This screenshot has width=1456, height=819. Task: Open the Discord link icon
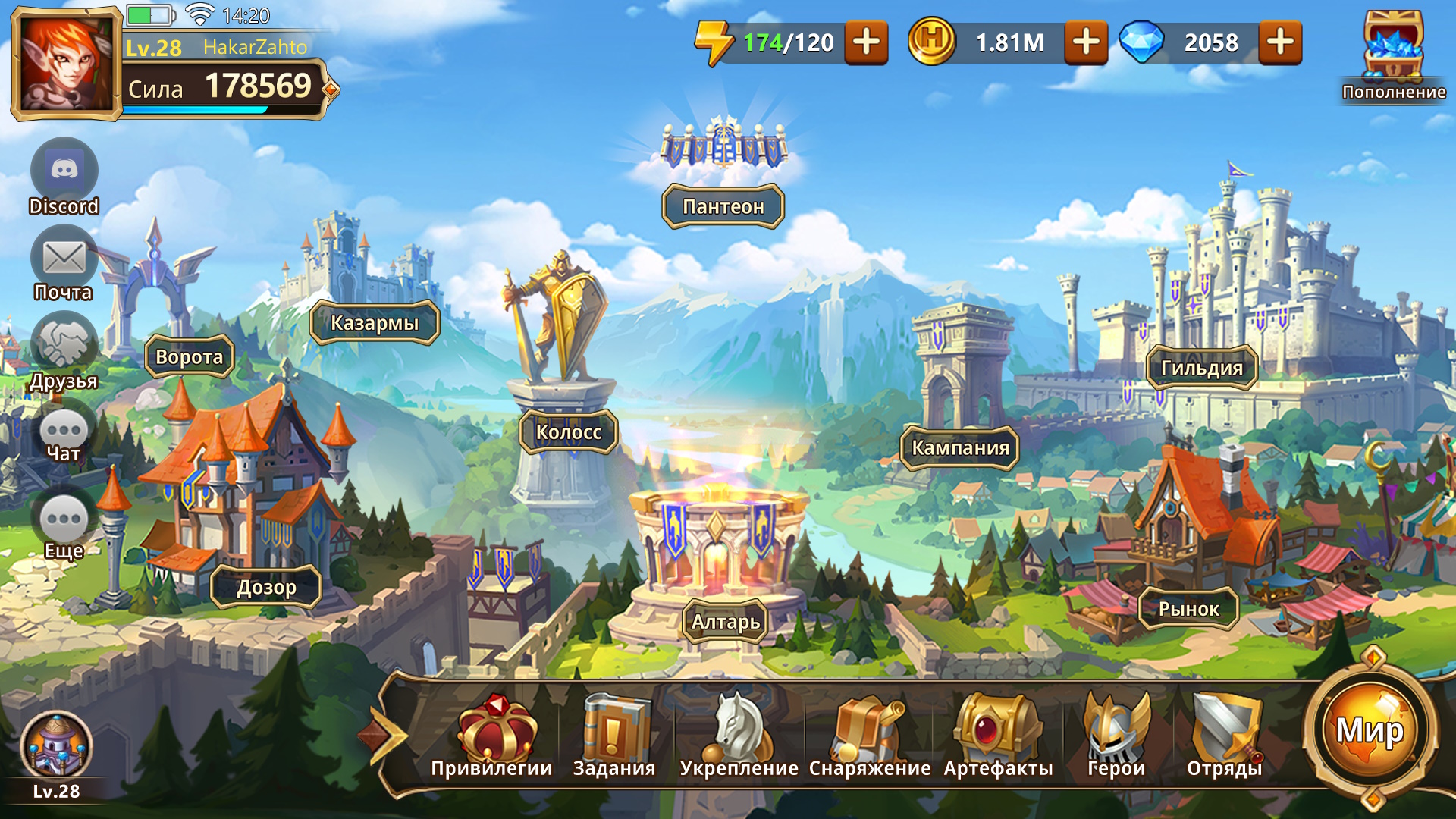[x=64, y=171]
